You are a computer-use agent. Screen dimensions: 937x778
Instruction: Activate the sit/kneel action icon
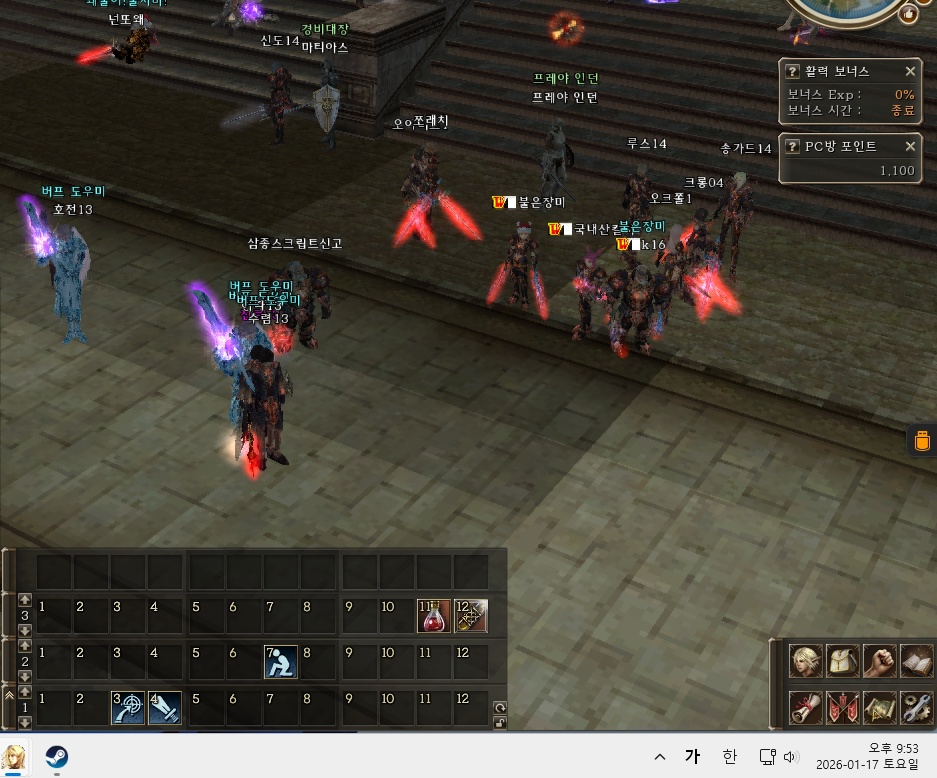[279, 662]
